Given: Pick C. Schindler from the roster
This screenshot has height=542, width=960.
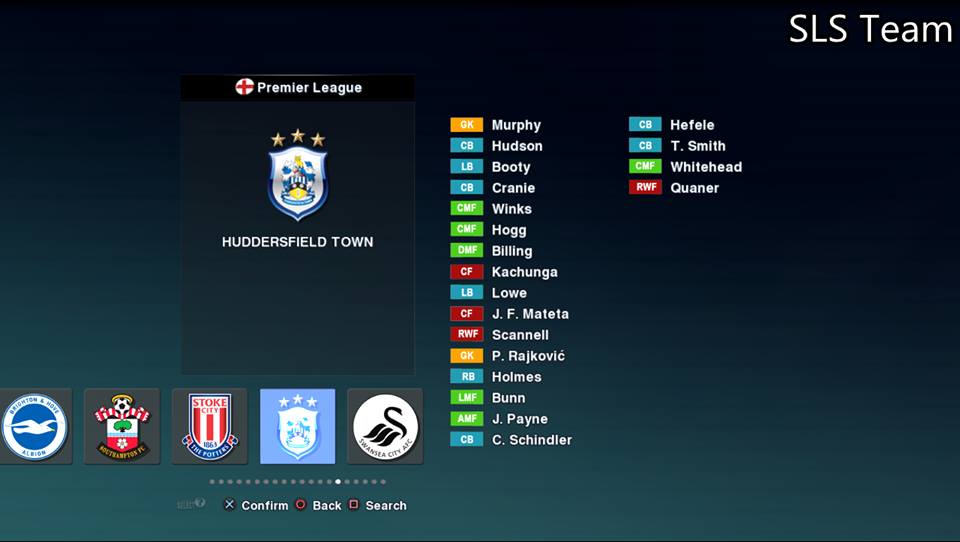Looking at the screenshot, I should click(x=531, y=440).
